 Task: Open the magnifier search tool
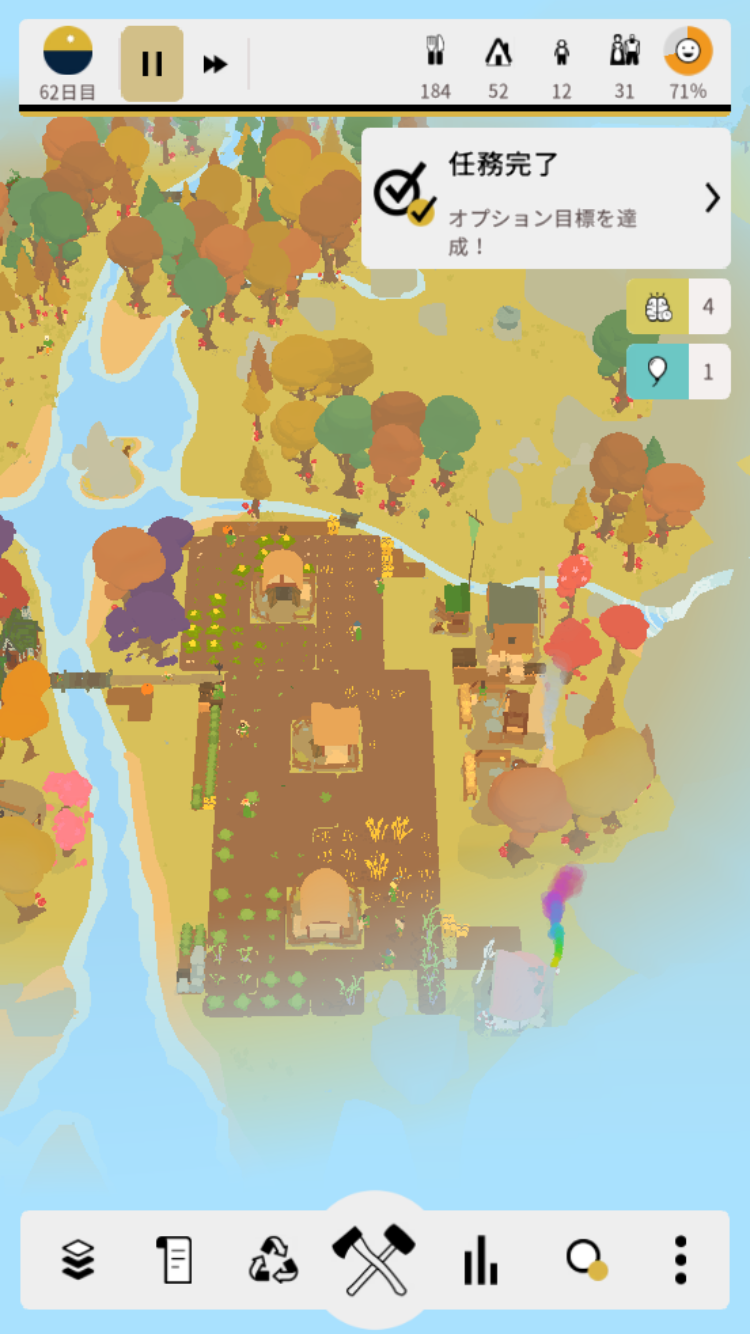tap(584, 1259)
